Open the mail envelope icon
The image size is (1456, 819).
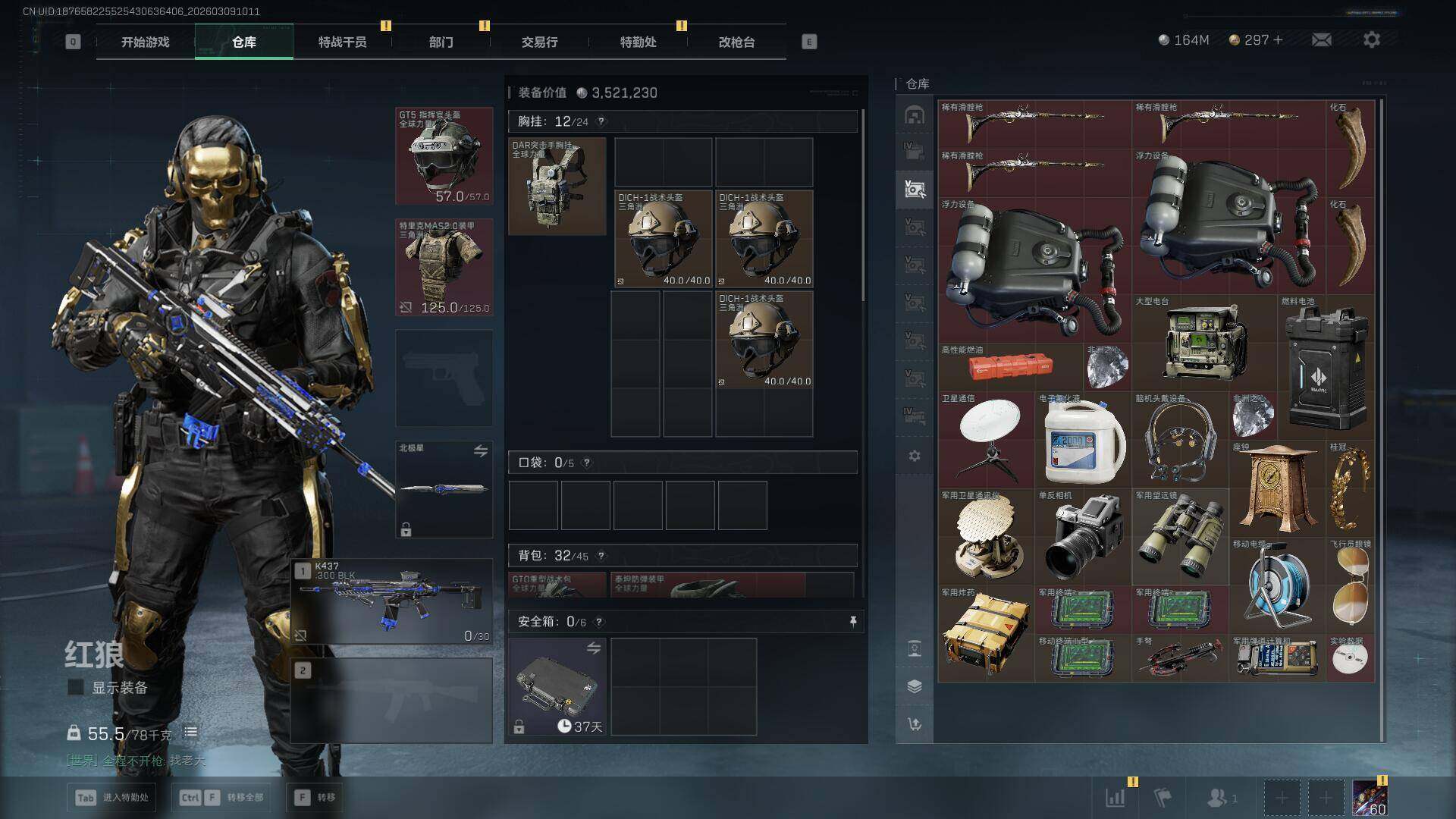(x=1322, y=40)
